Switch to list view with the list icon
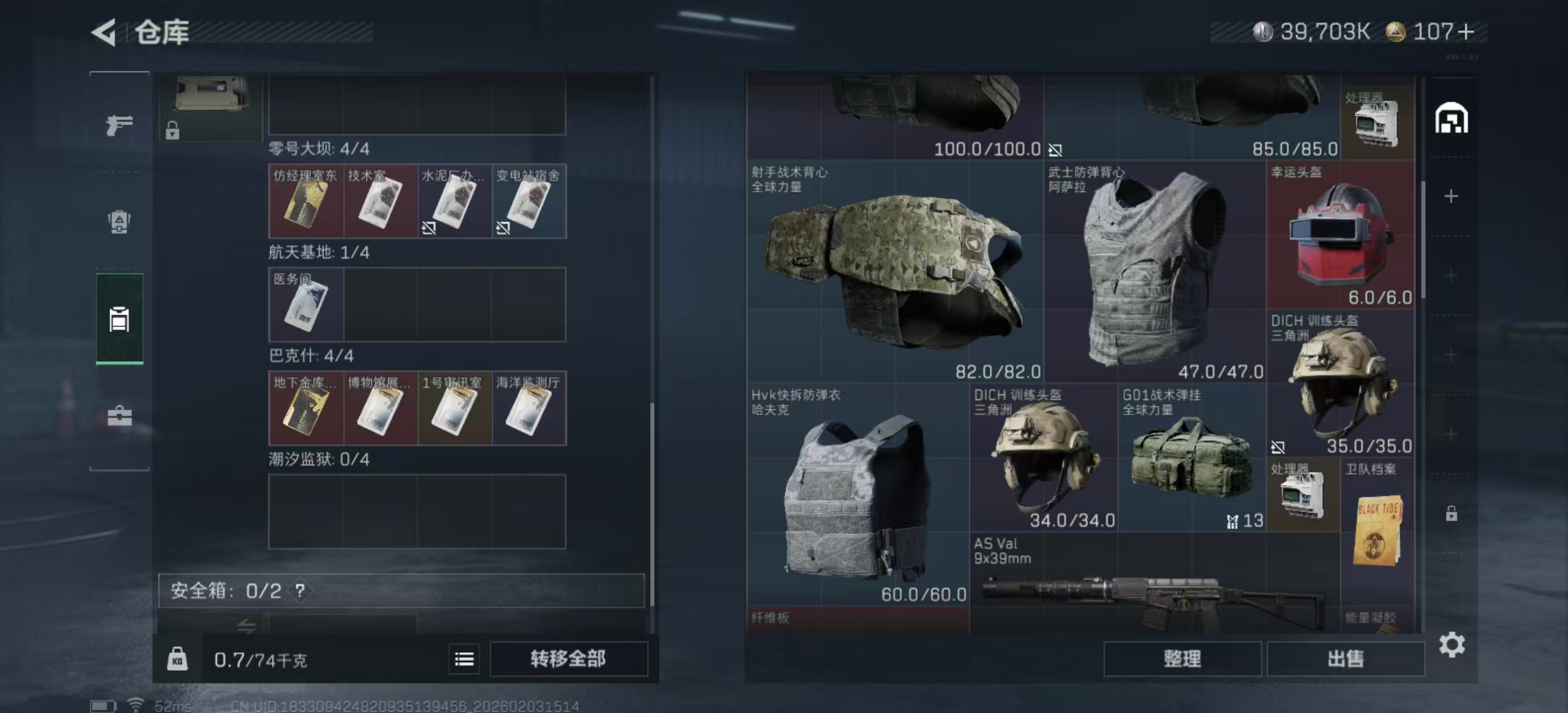This screenshot has width=1568, height=713. [x=464, y=659]
